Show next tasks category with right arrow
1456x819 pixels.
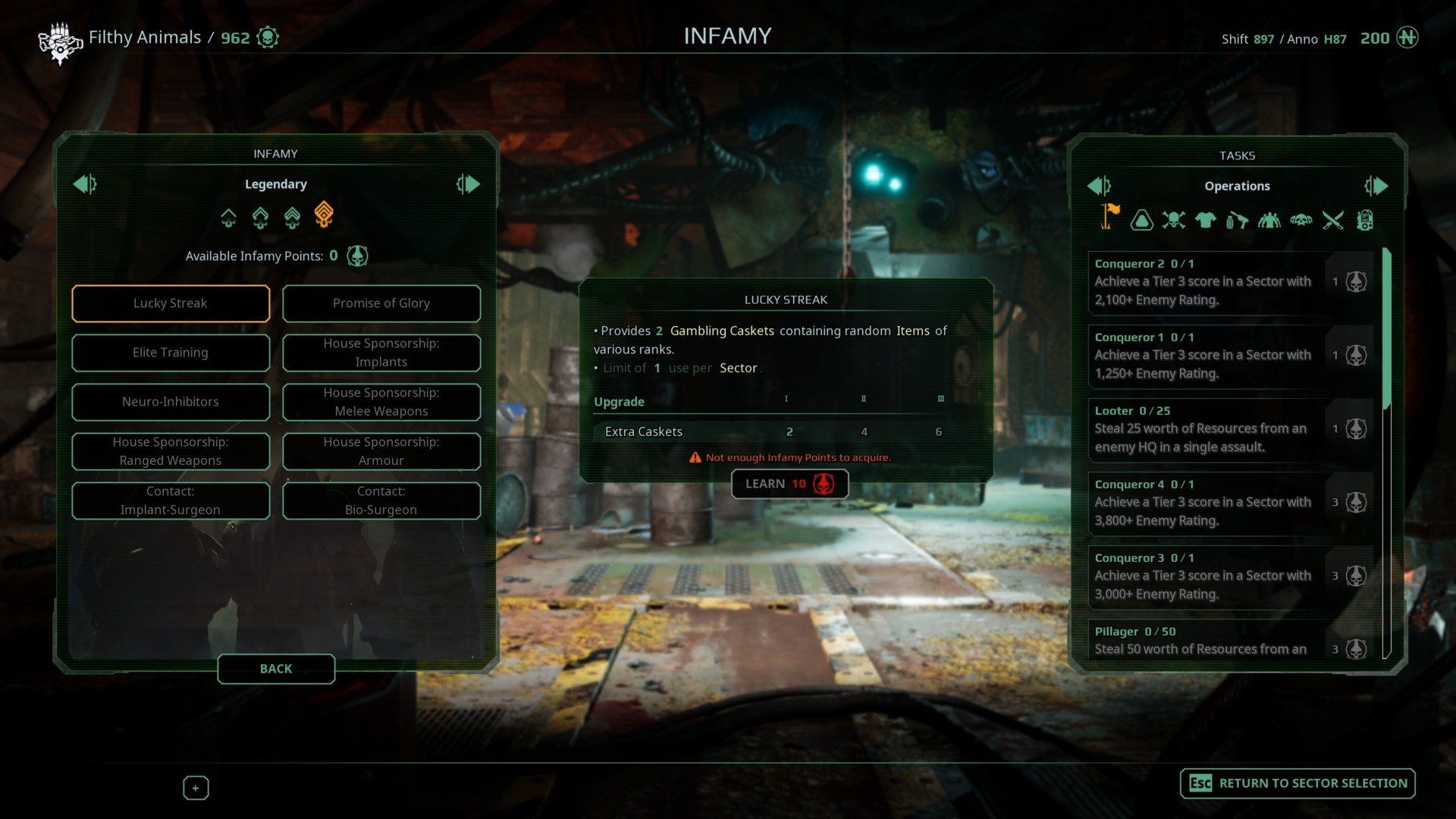1376,186
